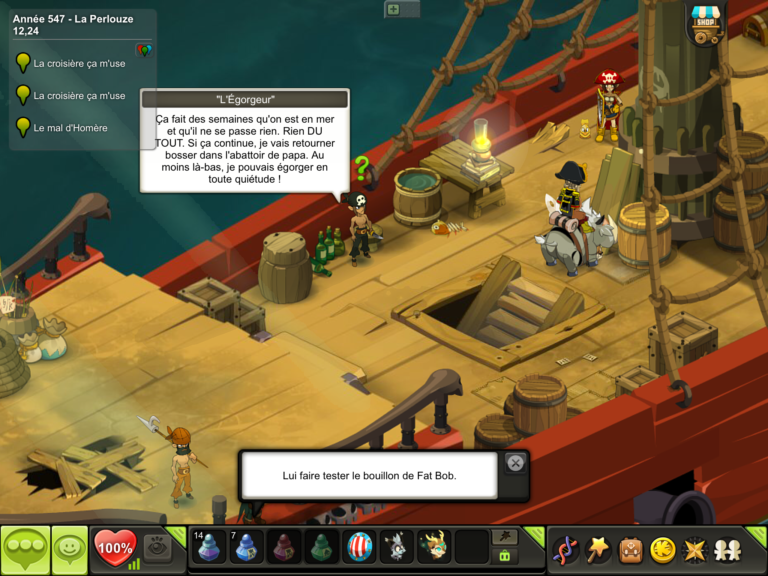Use the blue potion with count 7
The image size is (768, 576).
pyautogui.click(x=248, y=548)
